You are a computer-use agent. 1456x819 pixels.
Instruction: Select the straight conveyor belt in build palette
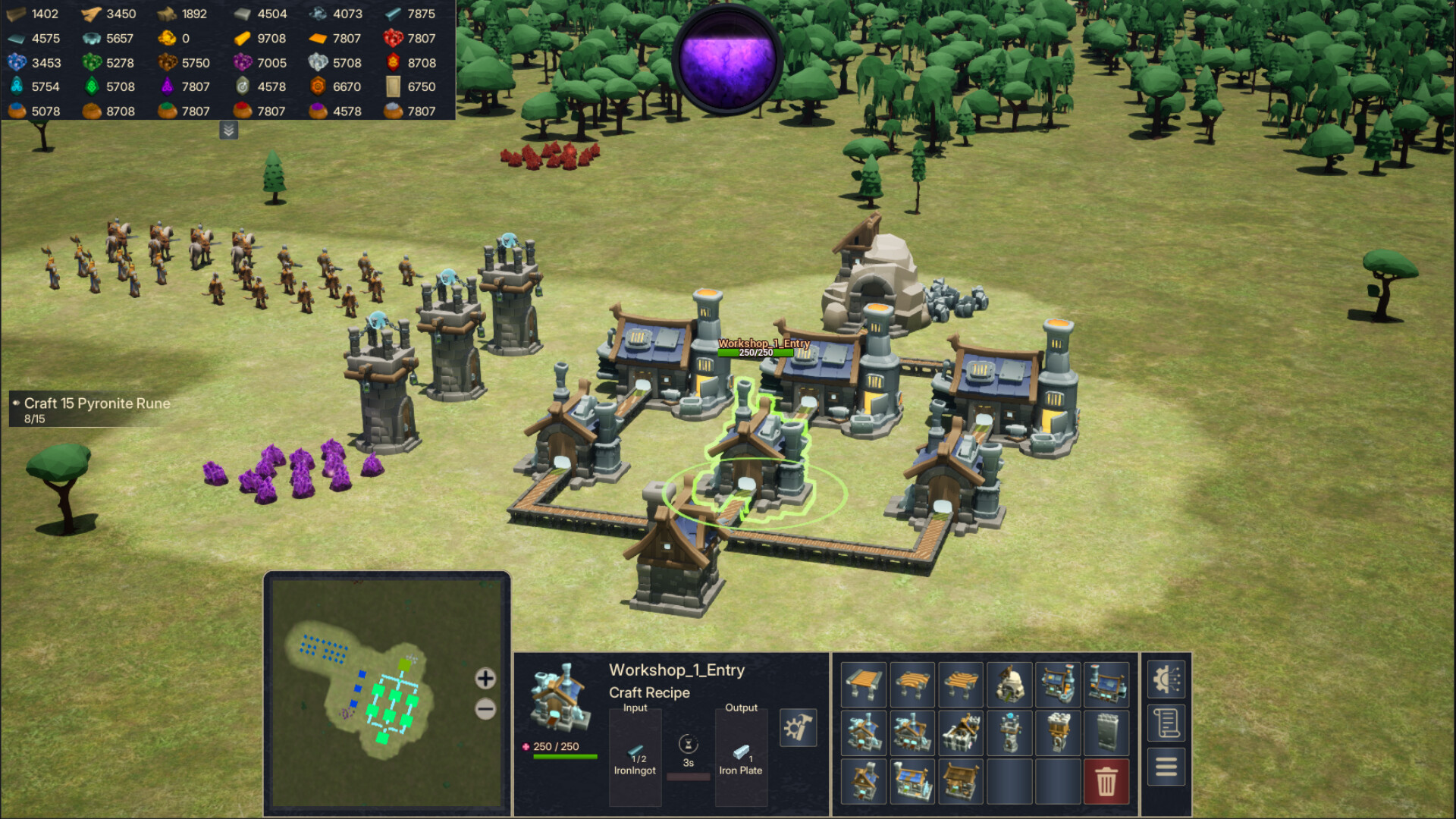(x=863, y=682)
